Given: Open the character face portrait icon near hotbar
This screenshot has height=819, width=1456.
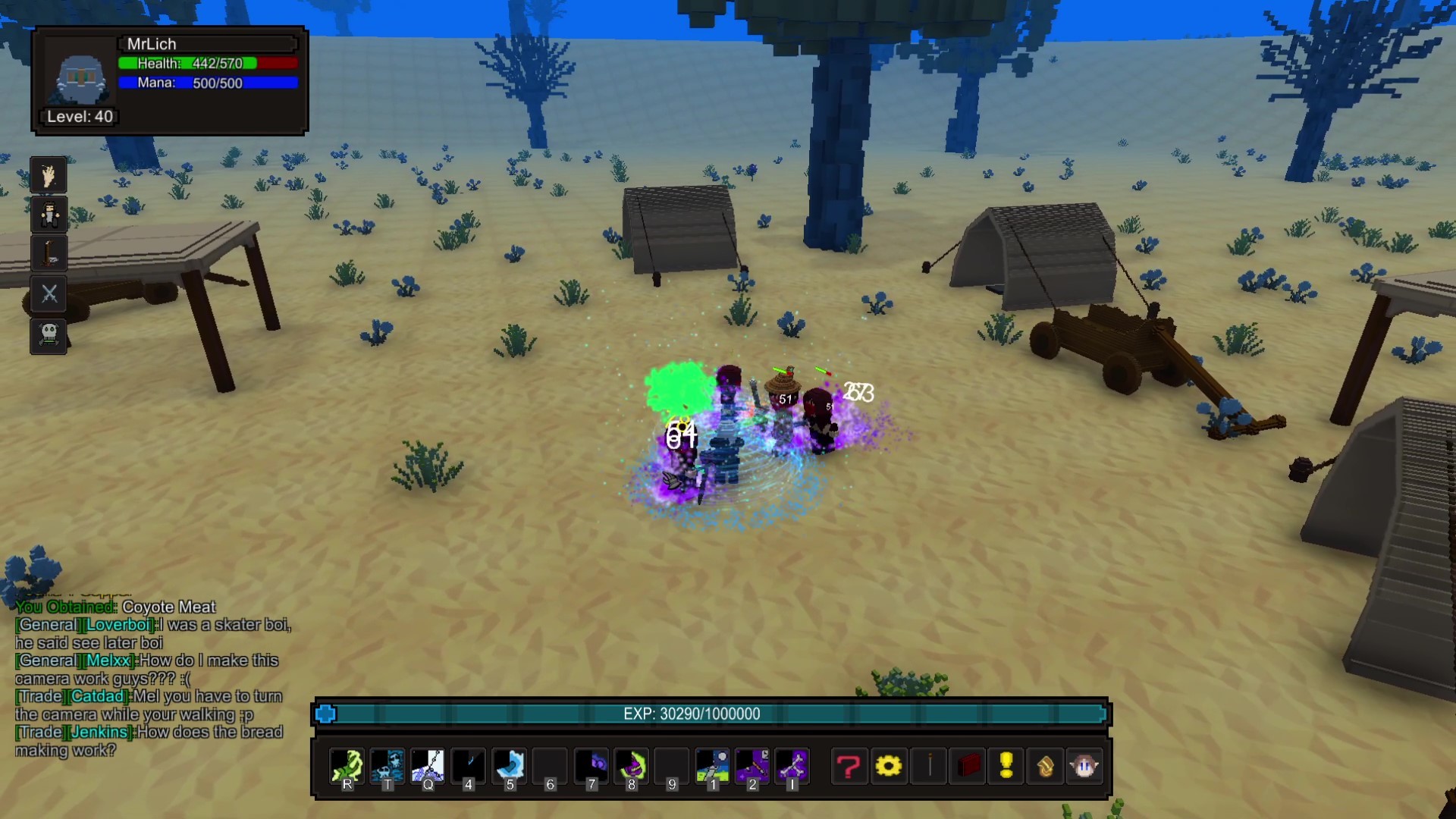Looking at the screenshot, I should pyautogui.click(x=1086, y=766).
